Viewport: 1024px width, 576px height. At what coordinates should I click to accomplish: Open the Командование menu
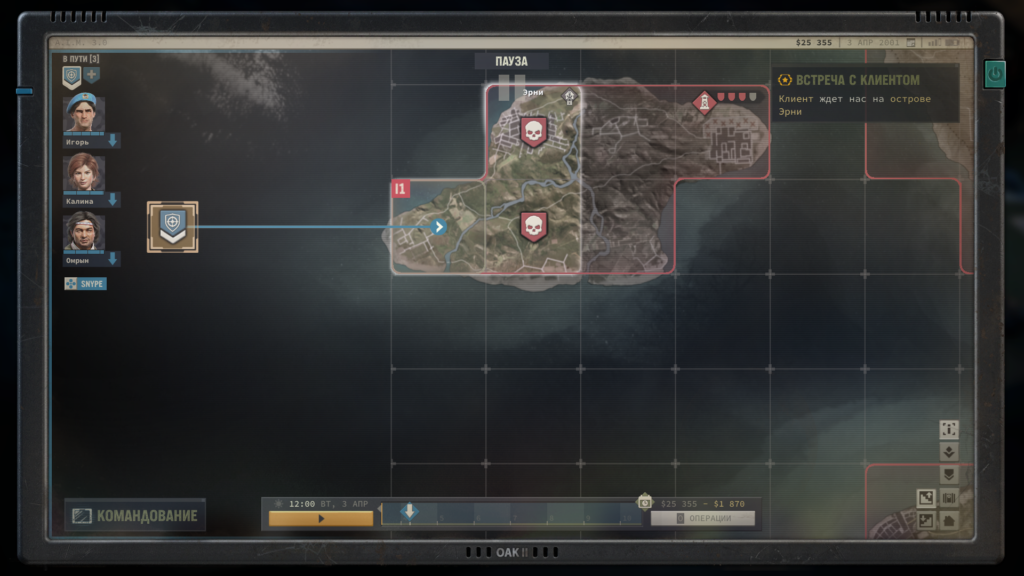point(135,516)
